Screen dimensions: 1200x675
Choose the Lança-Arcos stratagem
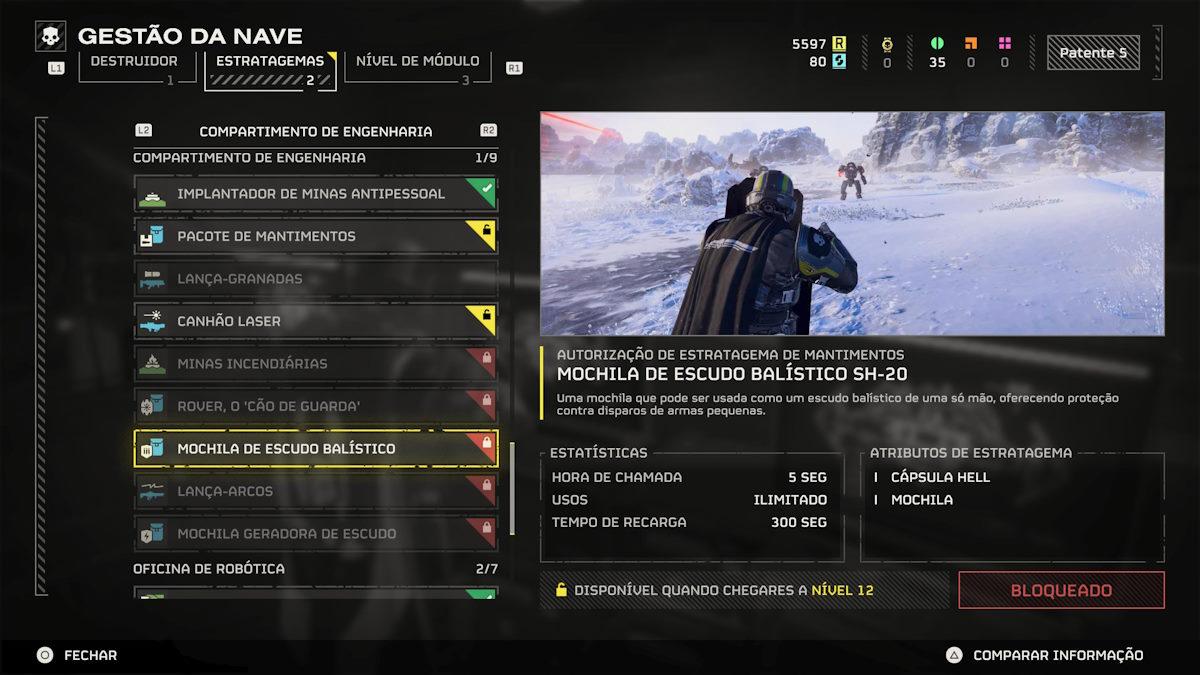coord(315,491)
